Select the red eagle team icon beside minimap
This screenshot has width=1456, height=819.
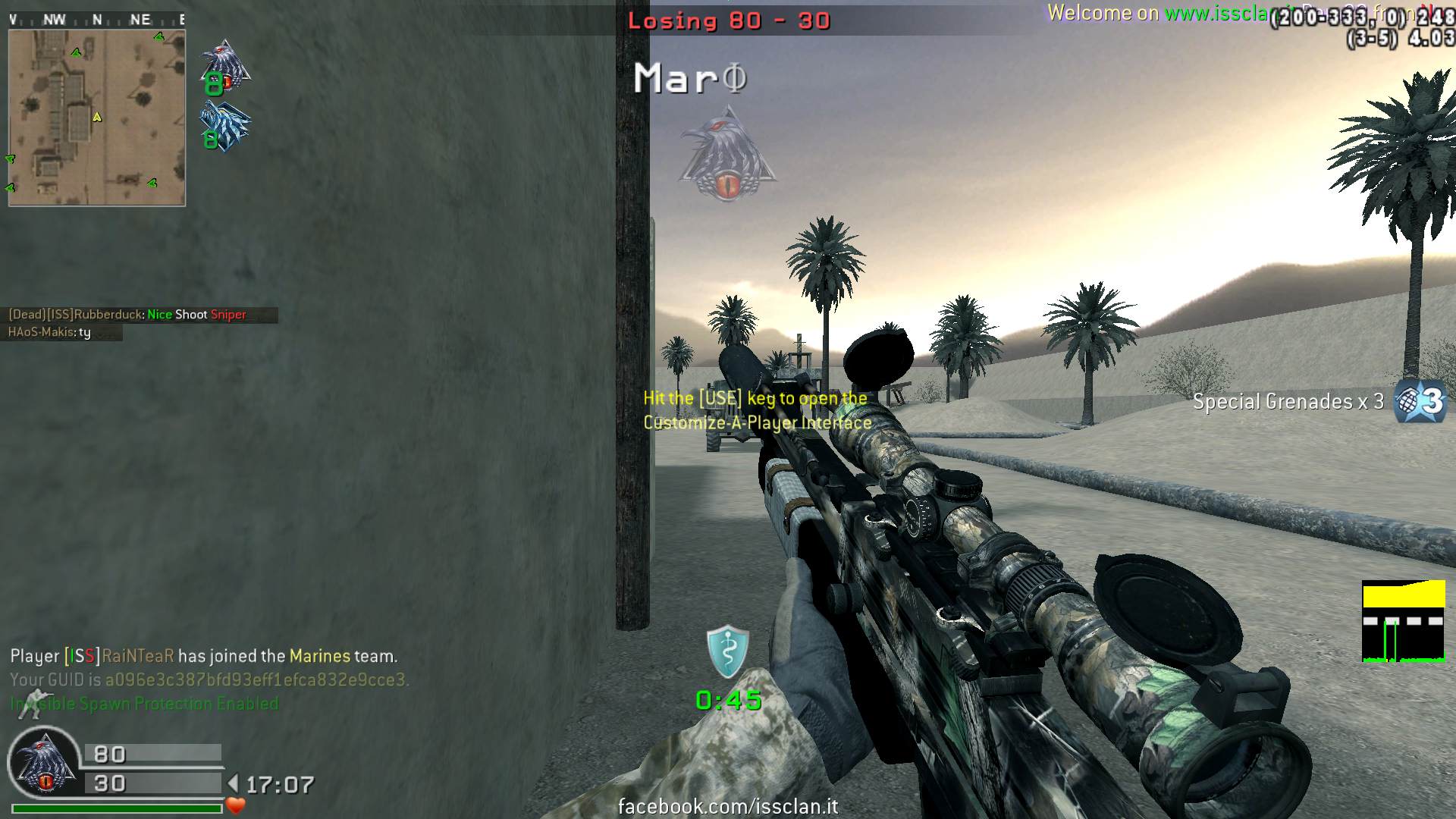[224, 67]
